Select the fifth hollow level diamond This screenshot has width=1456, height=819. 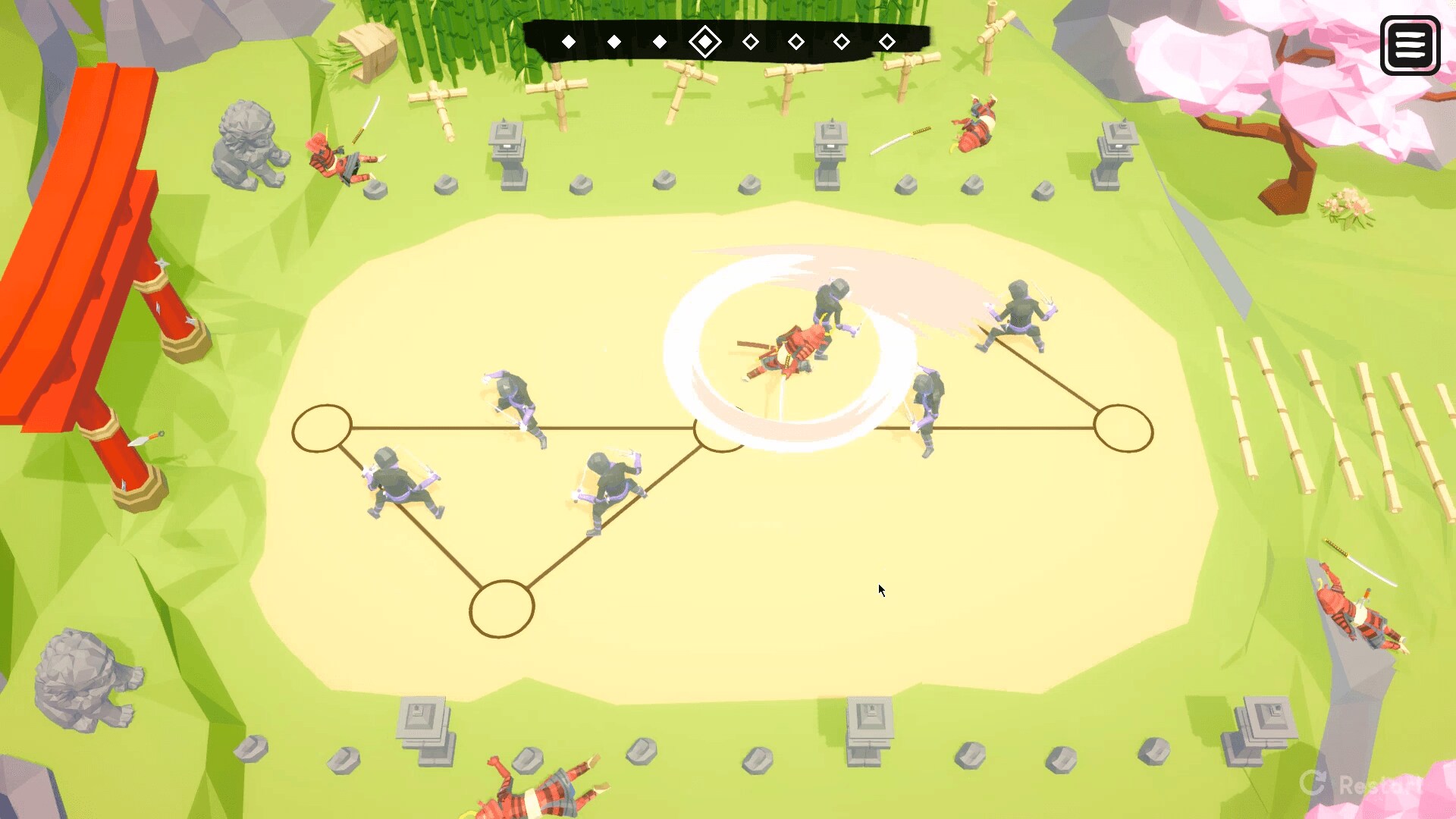(751, 42)
